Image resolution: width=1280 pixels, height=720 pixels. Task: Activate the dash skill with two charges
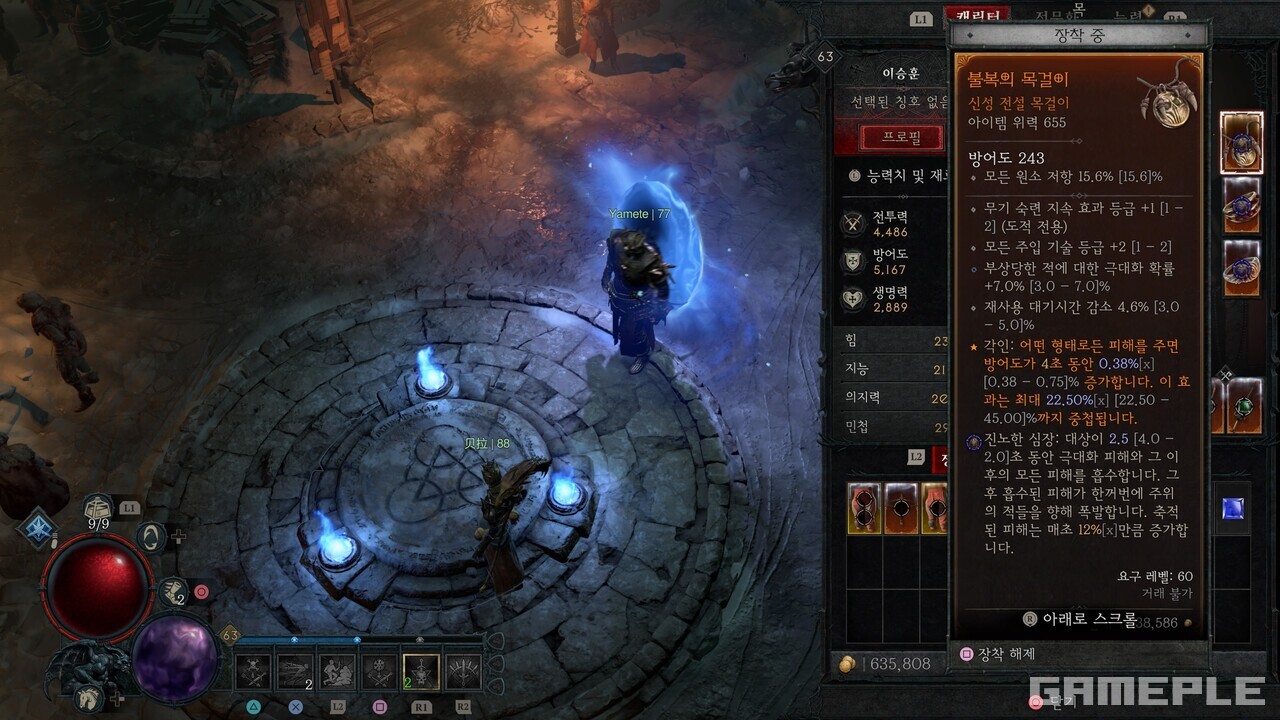296,672
